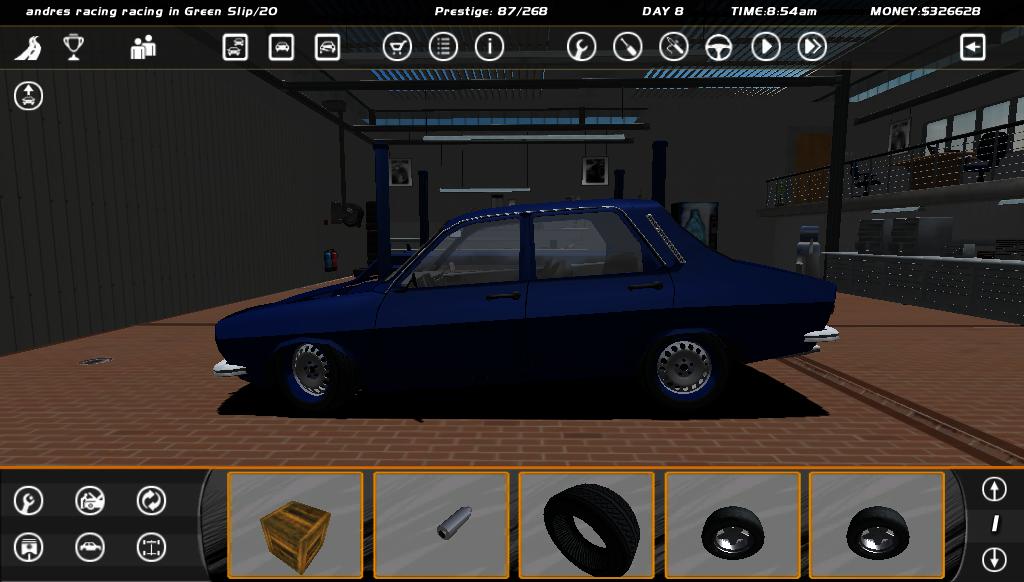The height and width of the screenshot is (582, 1024).
Task: Select the wrench category in bottom panel
Action: [x=29, y=500]
